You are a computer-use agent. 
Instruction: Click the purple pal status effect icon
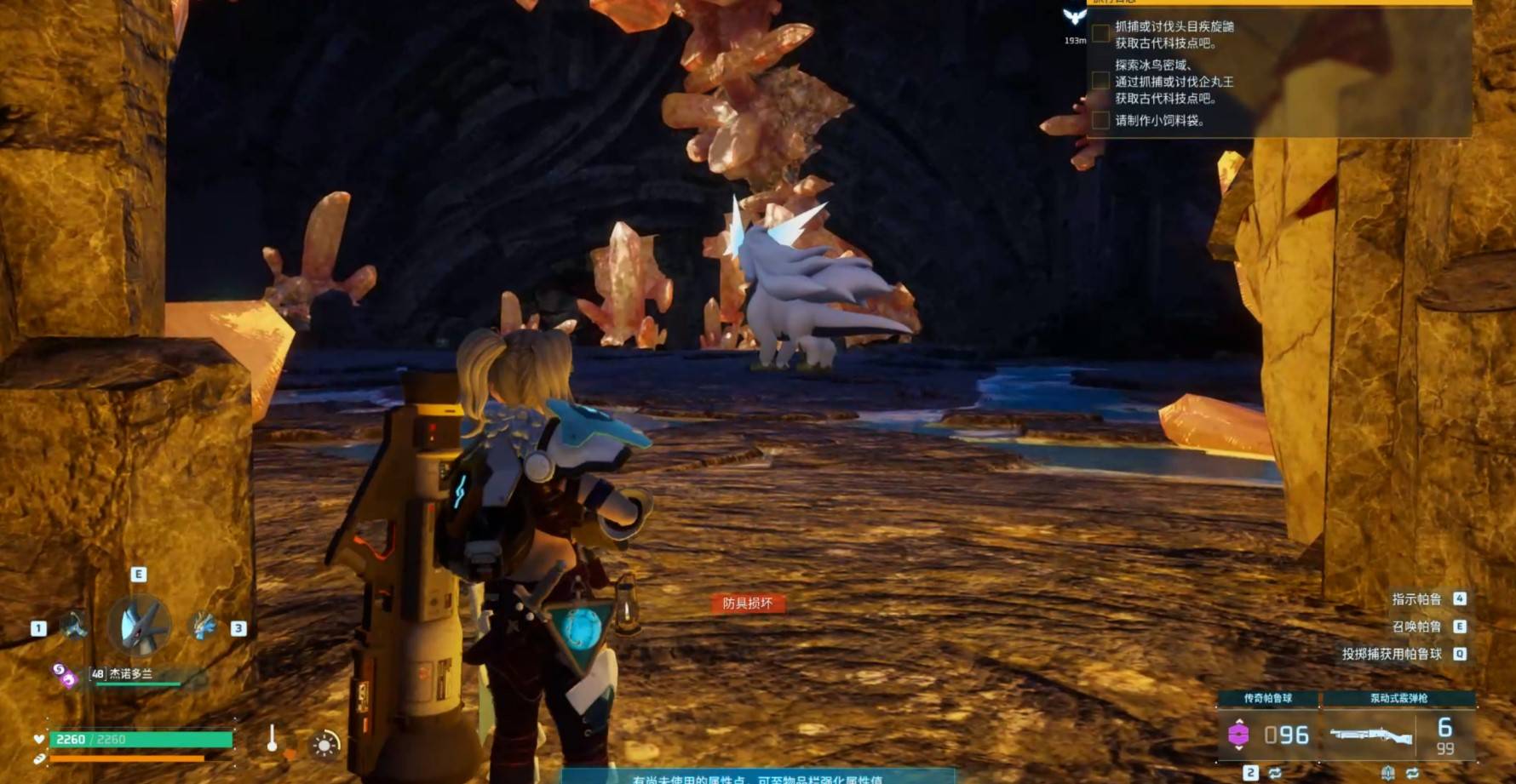pyautogui.click(x=64, y=676)
